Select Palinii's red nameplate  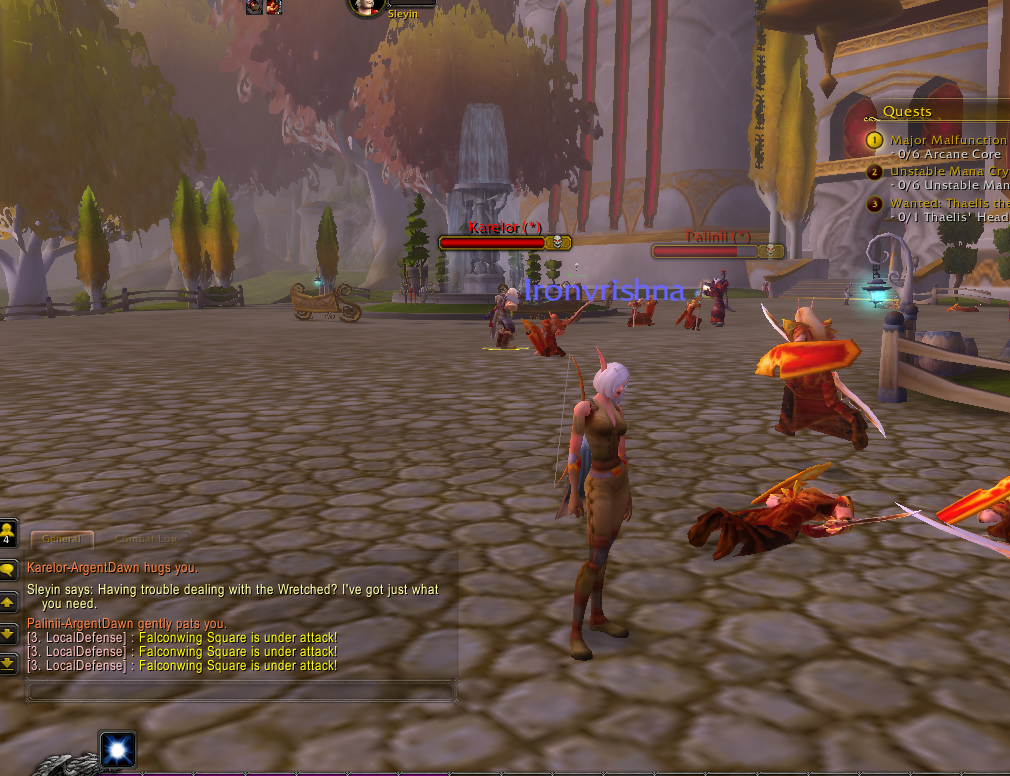pyautogui.click(x=717, y=251)
